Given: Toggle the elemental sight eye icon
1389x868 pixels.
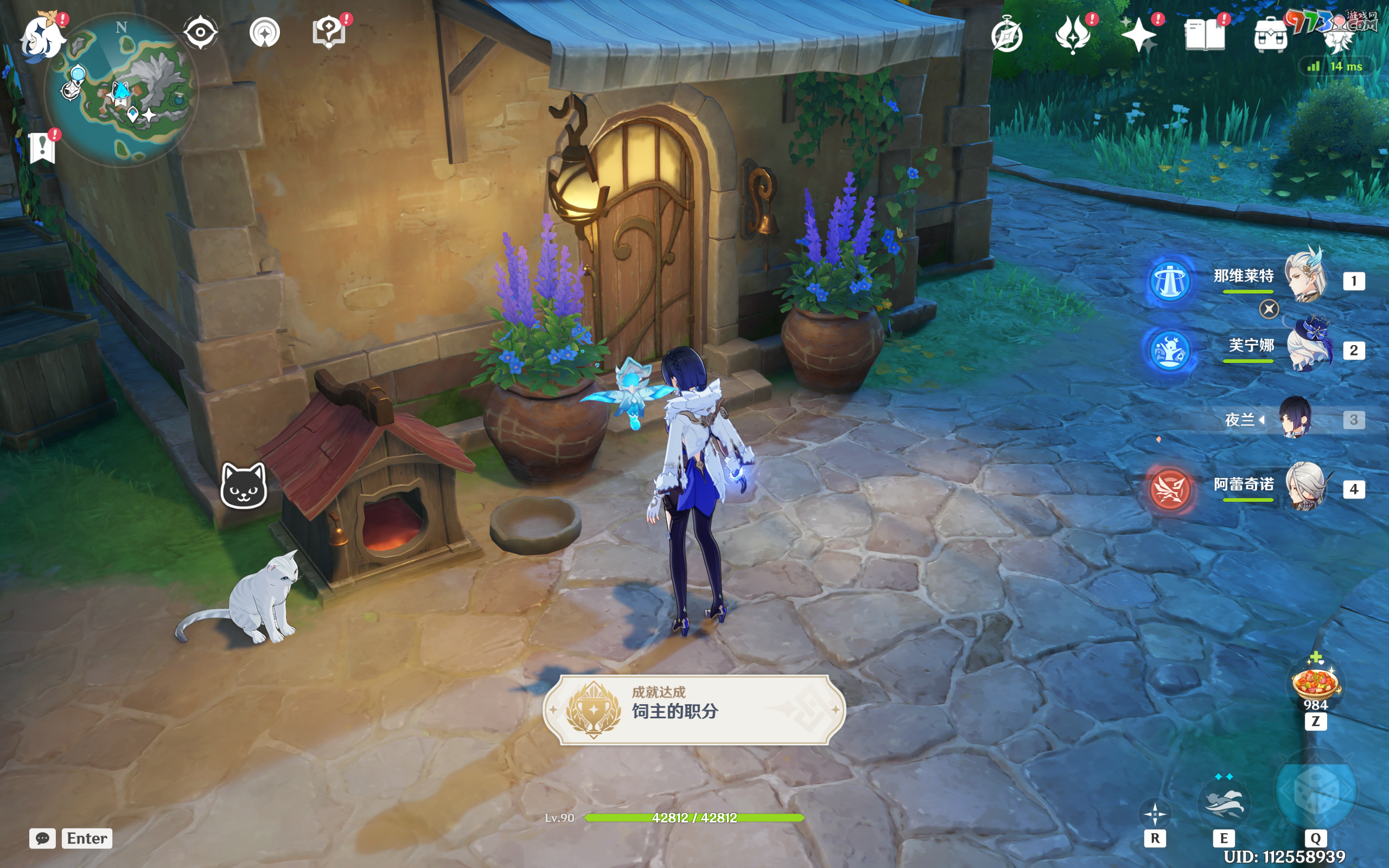Looking at the screenshot, I should tap(200, 32).
